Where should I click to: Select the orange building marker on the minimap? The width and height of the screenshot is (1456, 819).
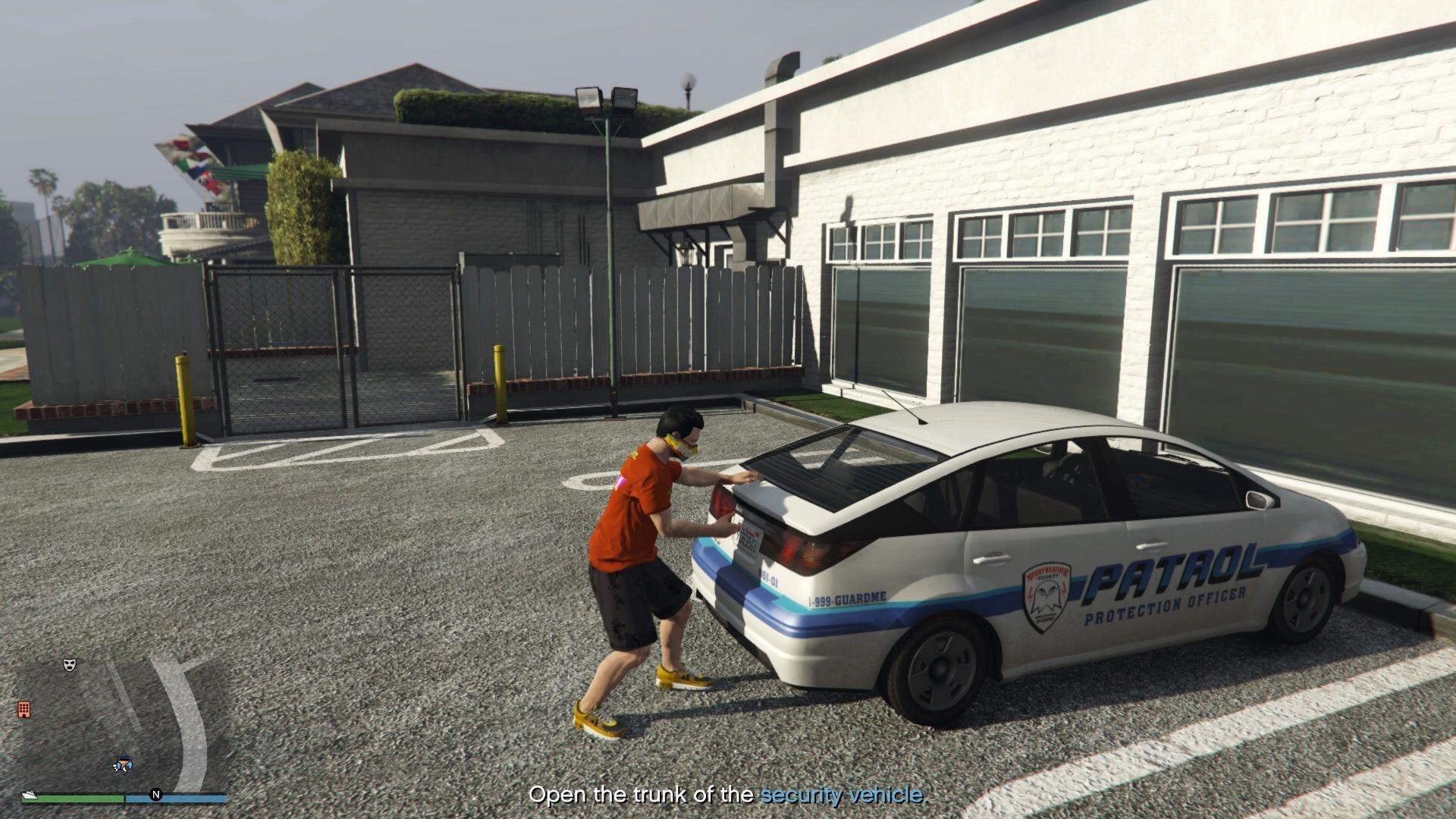click(x=24, y=710)
